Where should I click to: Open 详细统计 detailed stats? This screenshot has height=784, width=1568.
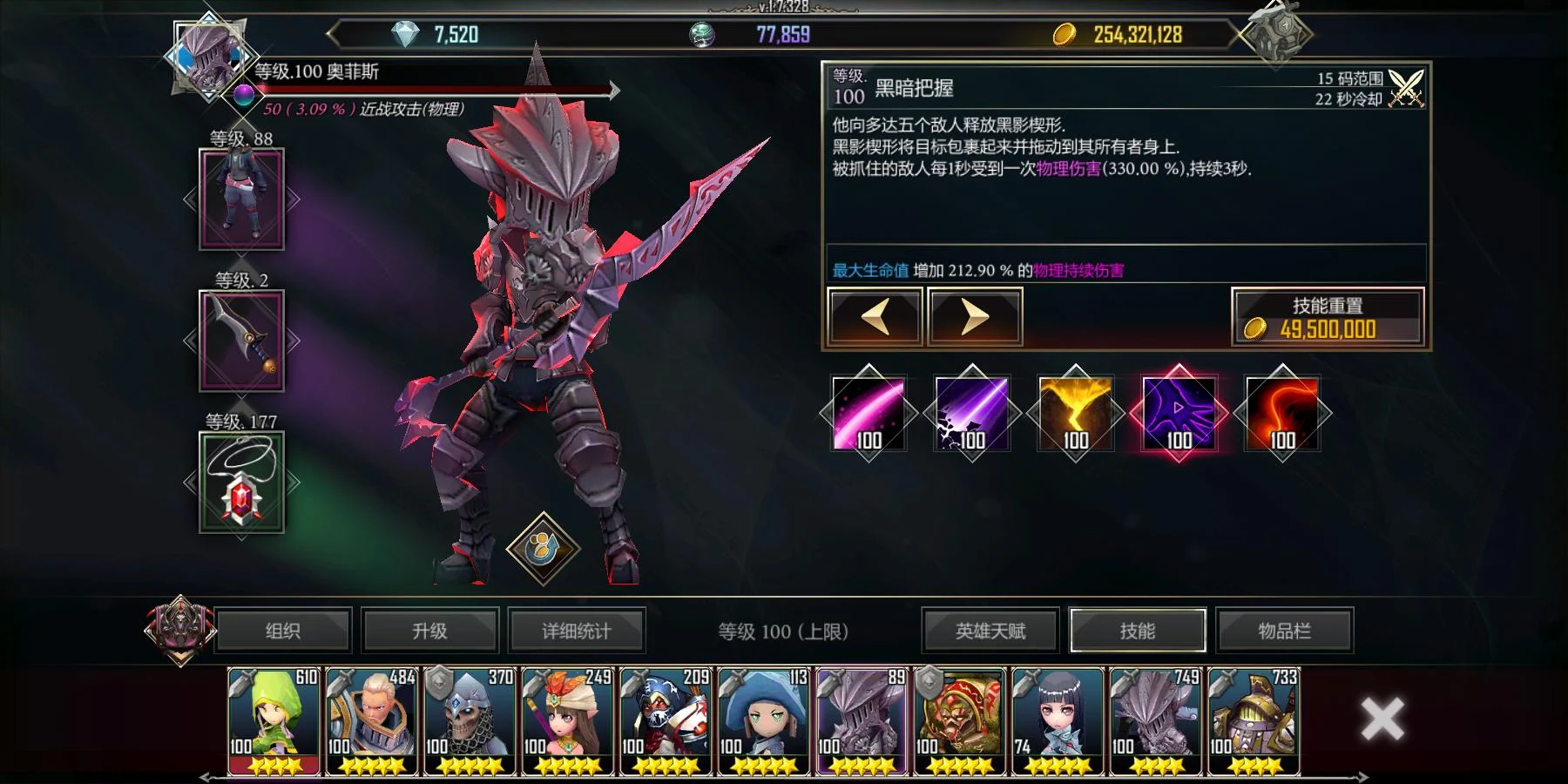click(576, 631)
